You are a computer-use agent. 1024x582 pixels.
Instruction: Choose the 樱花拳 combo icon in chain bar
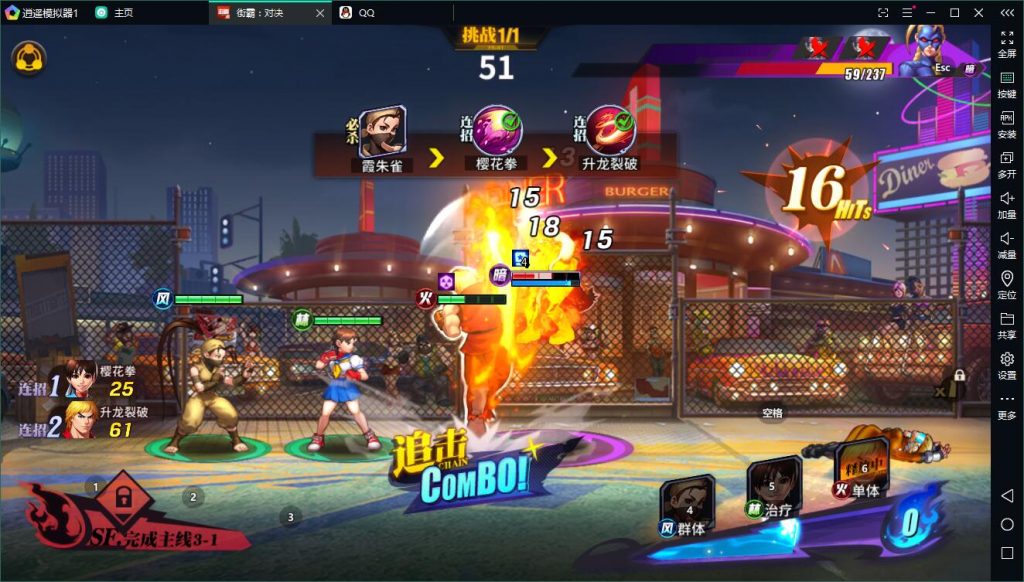(497, 131)
